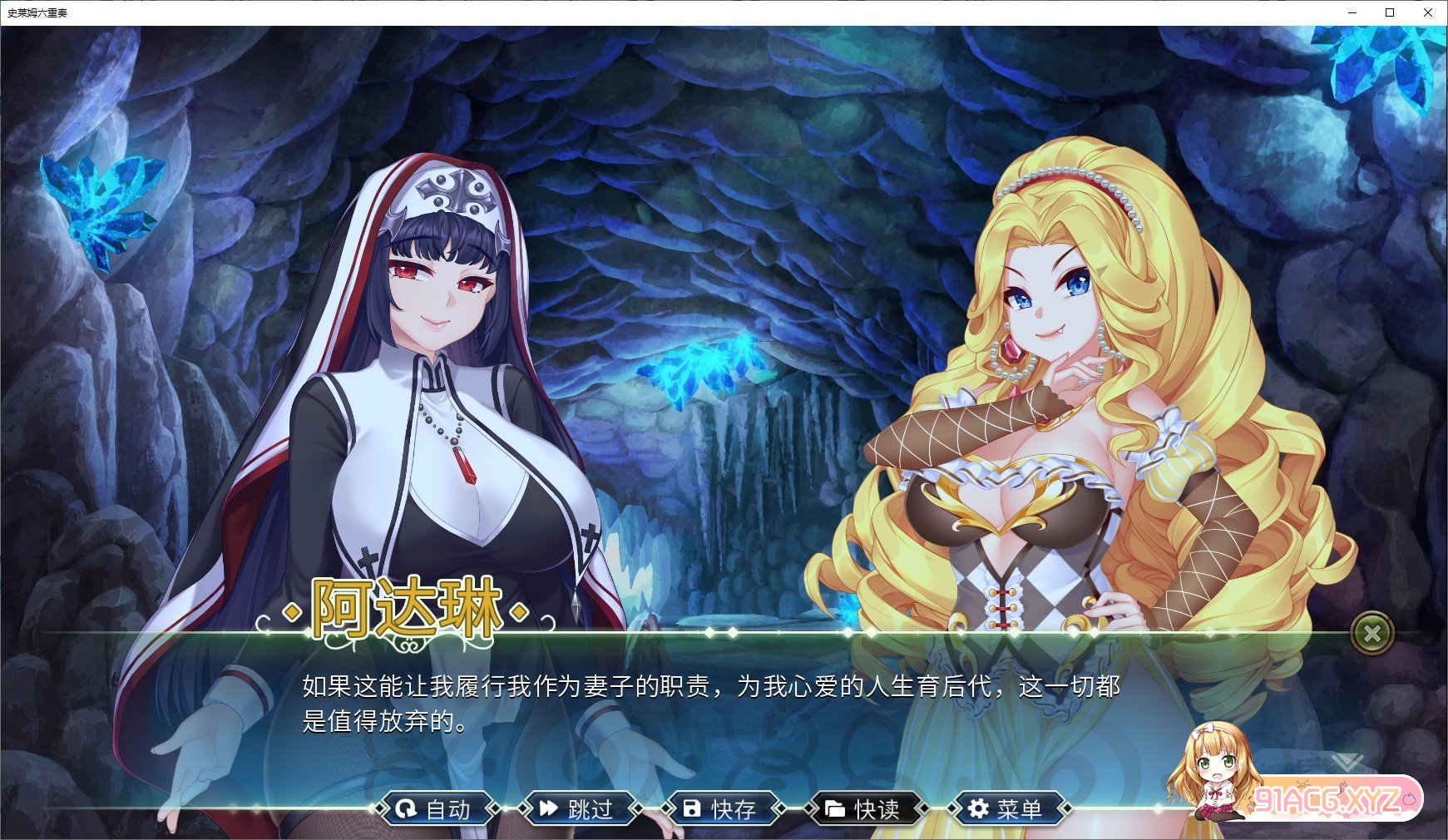Toggle the 自动 auto-play button
The height and width of the screenshot is (840, 1448).
434,808
